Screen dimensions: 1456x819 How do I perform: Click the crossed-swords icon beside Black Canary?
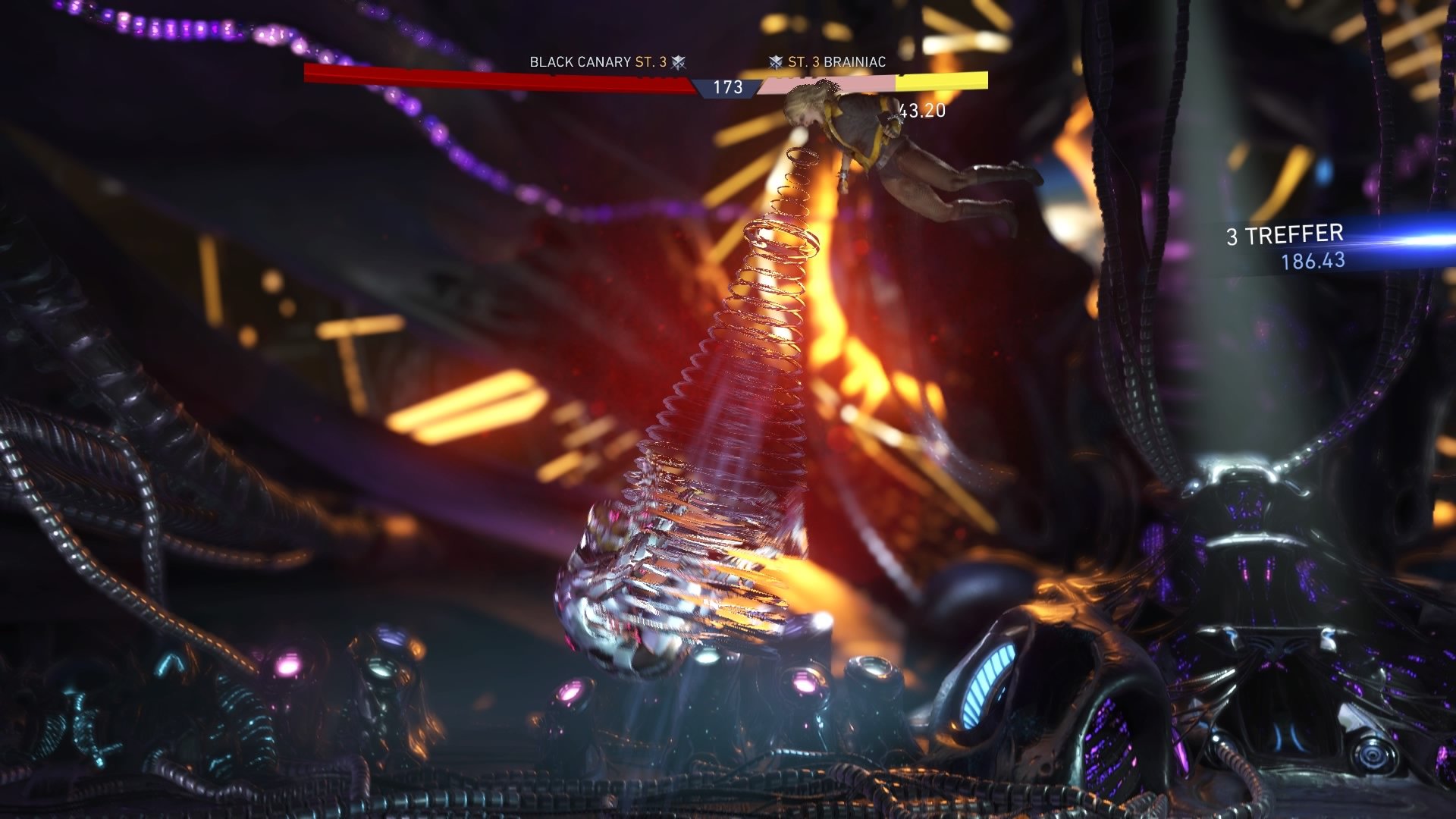click(x=679, y=61)
